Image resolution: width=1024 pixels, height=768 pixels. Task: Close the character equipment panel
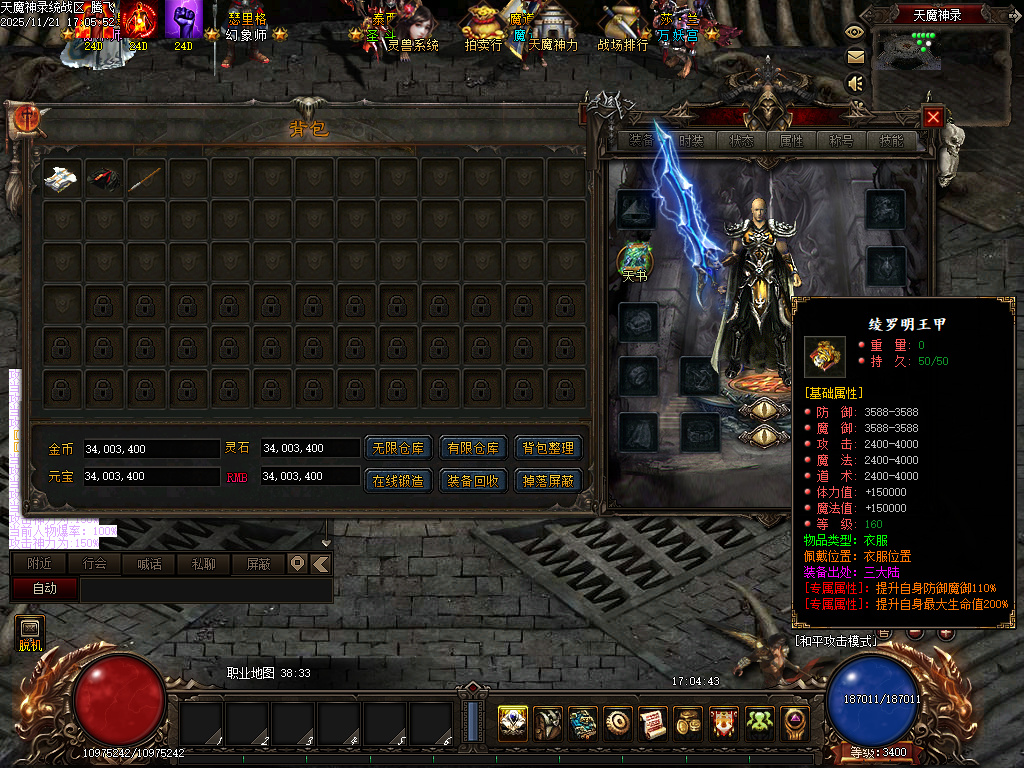(x=933, y=117)
